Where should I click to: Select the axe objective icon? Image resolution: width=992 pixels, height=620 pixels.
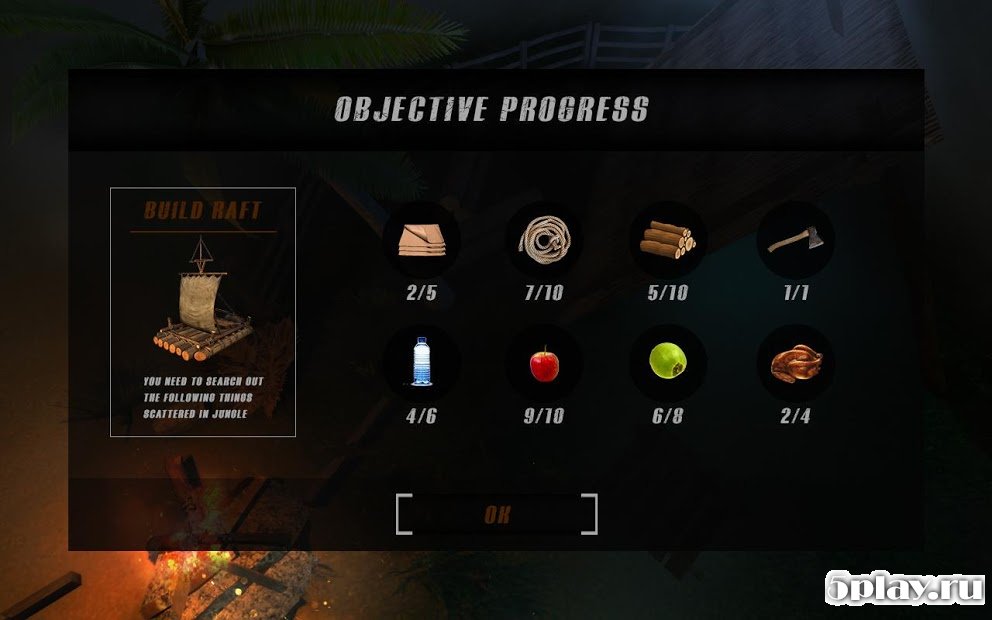click(795, 240)
